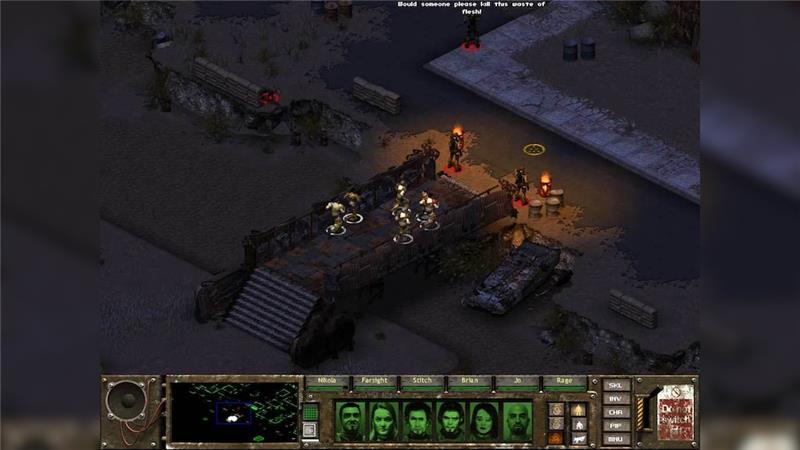This screenshot has height=450, width=800.
Task: Select Jo's squad portrait
Action: coord(484,421)
